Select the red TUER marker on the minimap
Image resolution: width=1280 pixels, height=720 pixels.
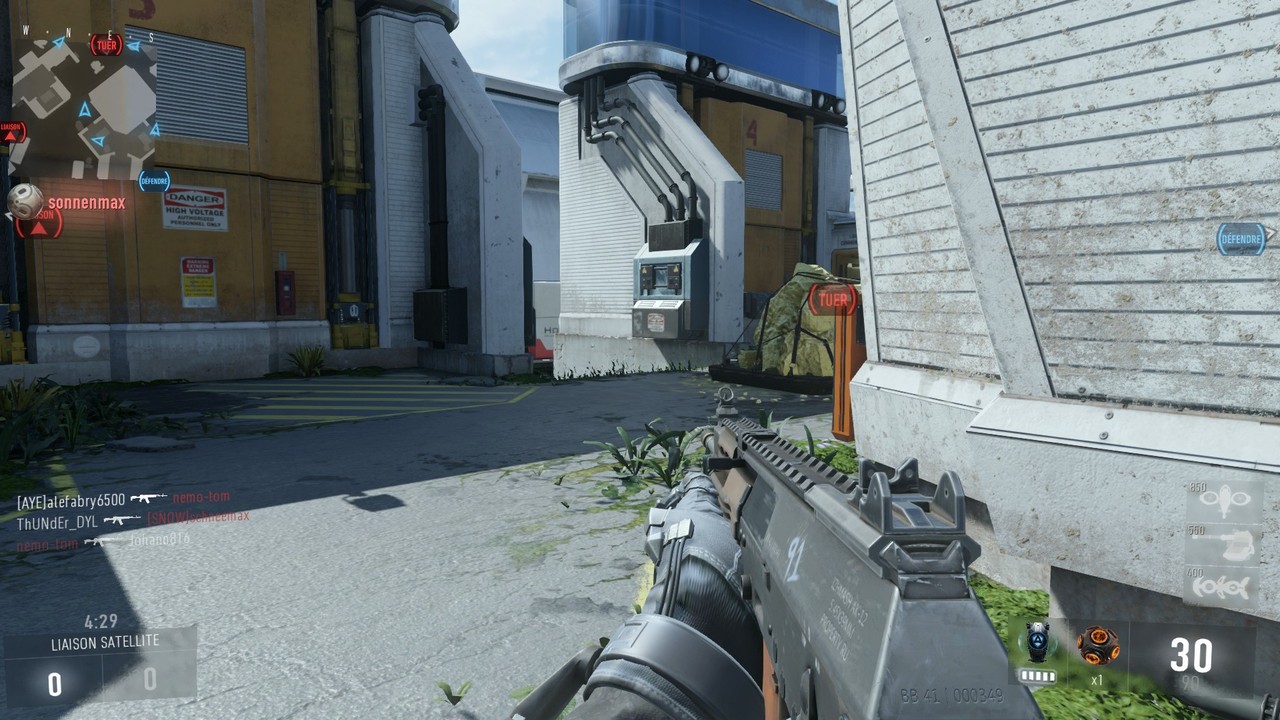coord(106,44)
